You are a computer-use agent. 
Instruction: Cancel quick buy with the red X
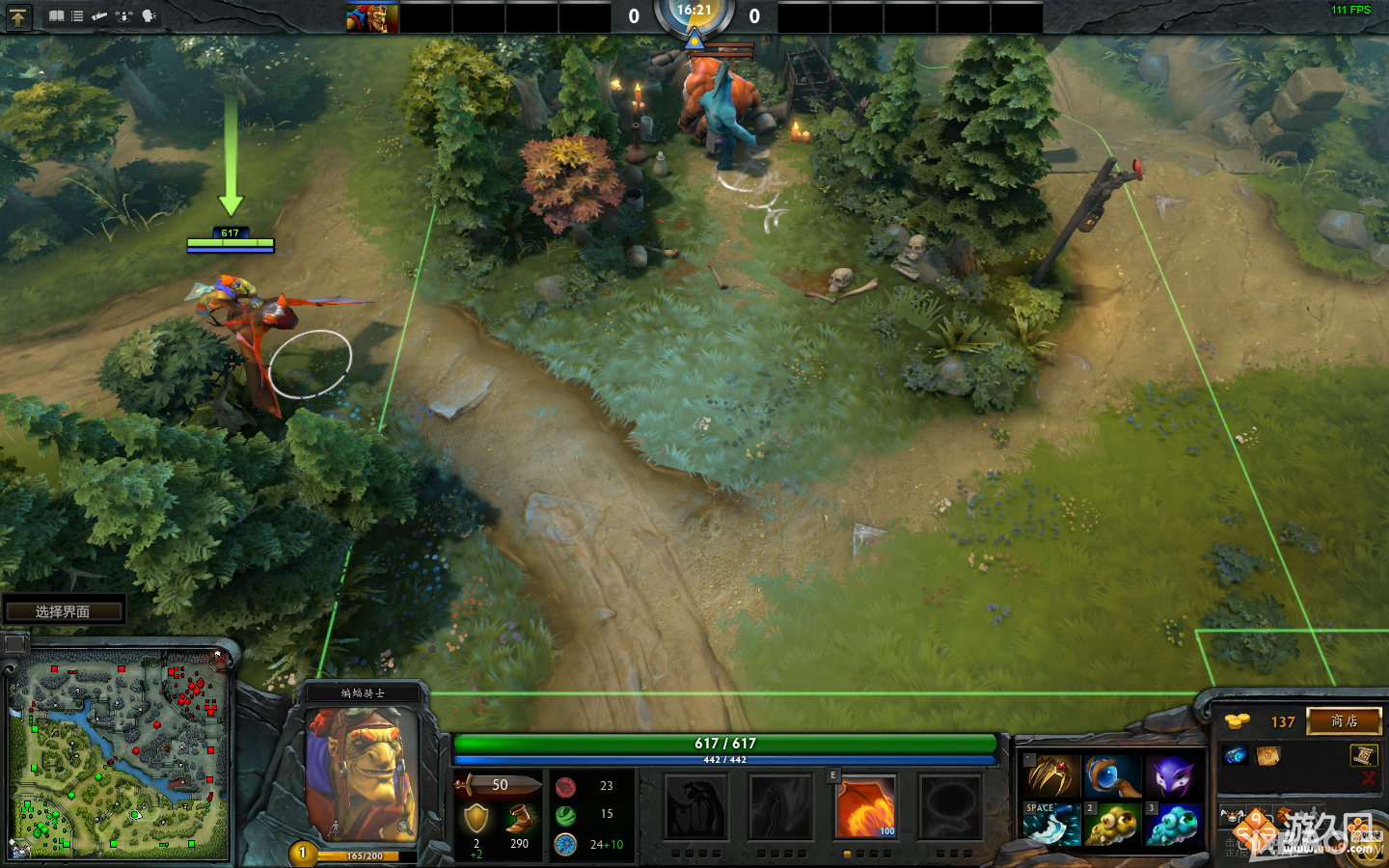click(1368, 777)
